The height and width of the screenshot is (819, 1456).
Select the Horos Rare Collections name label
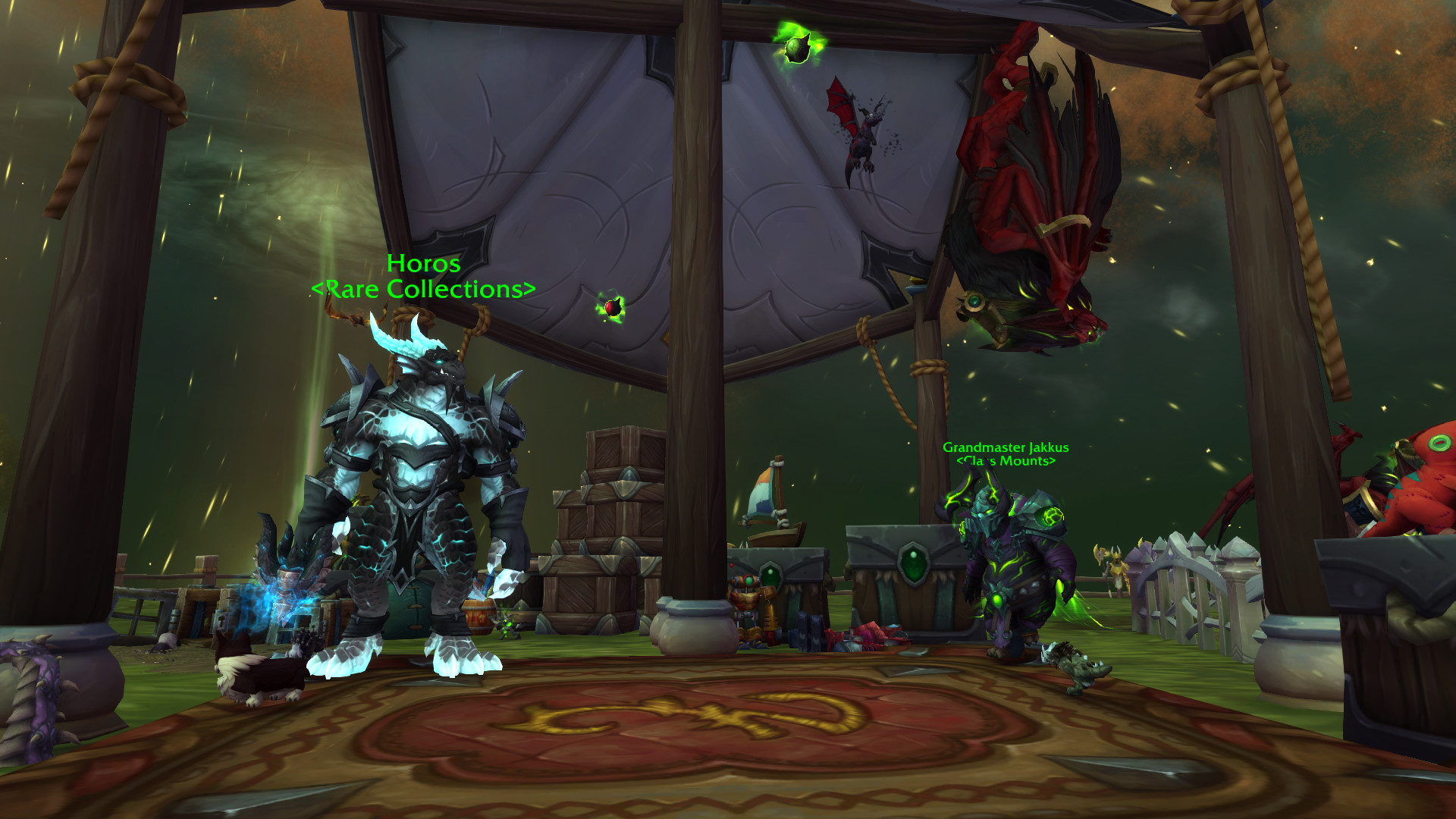[423, 276]
